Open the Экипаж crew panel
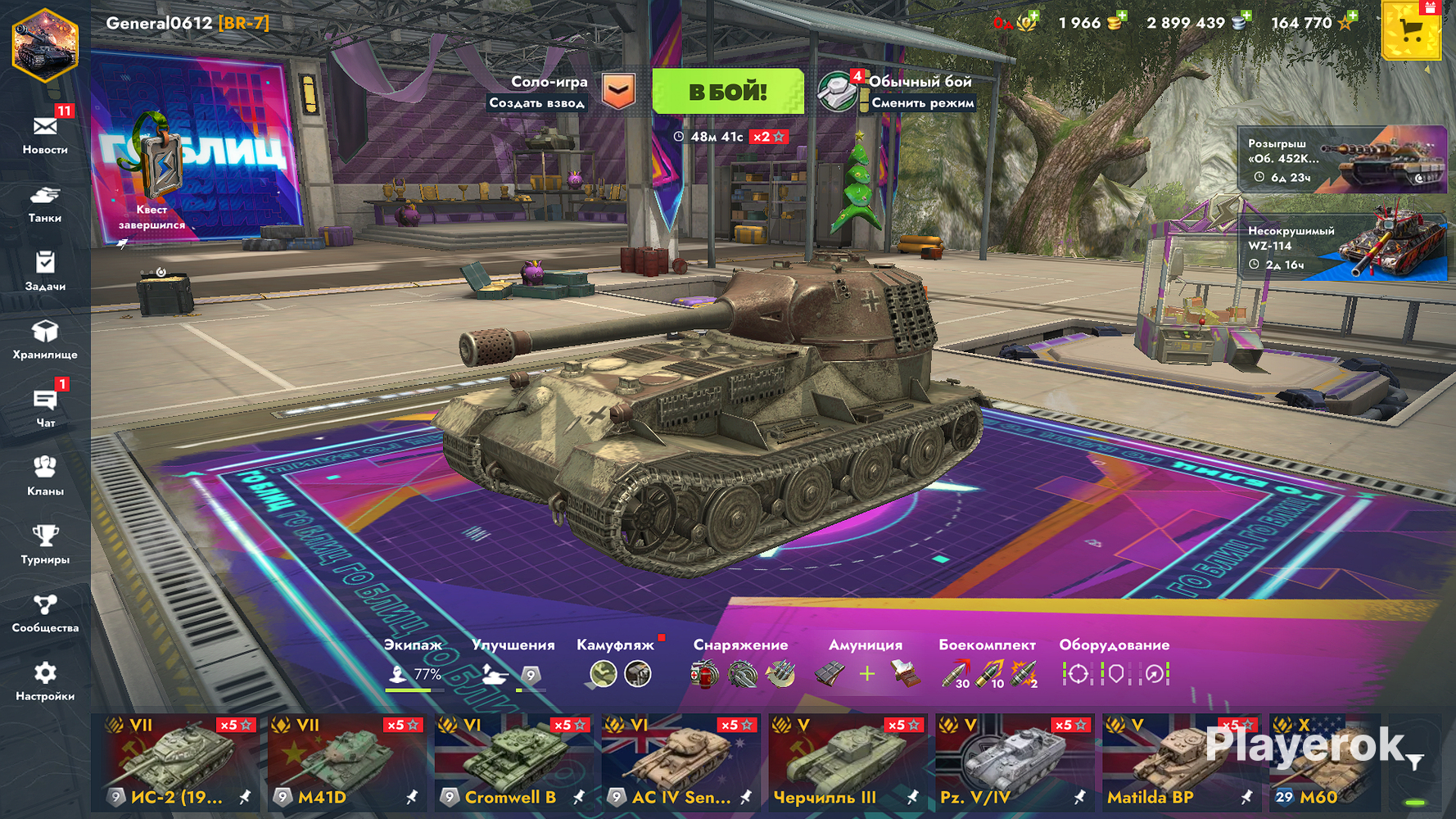The width and height of the screenshot is (1456, 819). pos(414,665)
